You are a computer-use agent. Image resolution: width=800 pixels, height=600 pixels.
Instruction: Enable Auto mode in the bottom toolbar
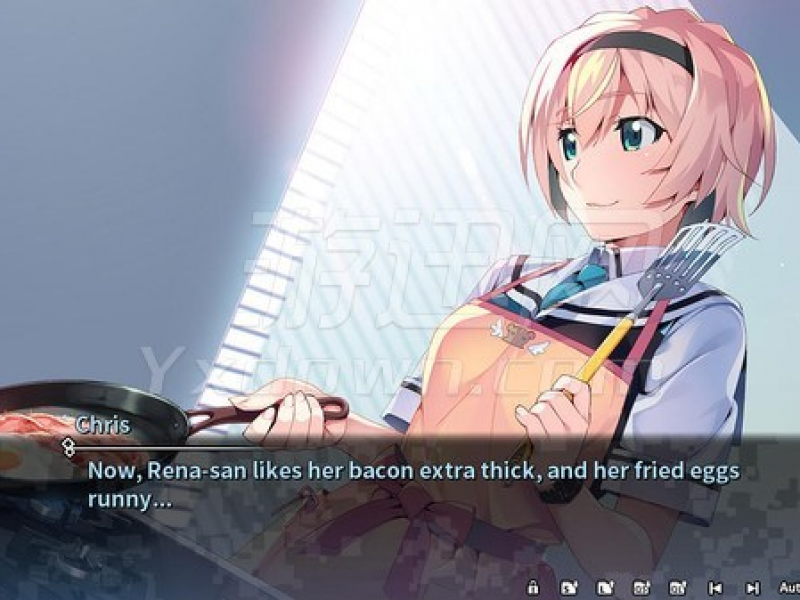(787, 587)
